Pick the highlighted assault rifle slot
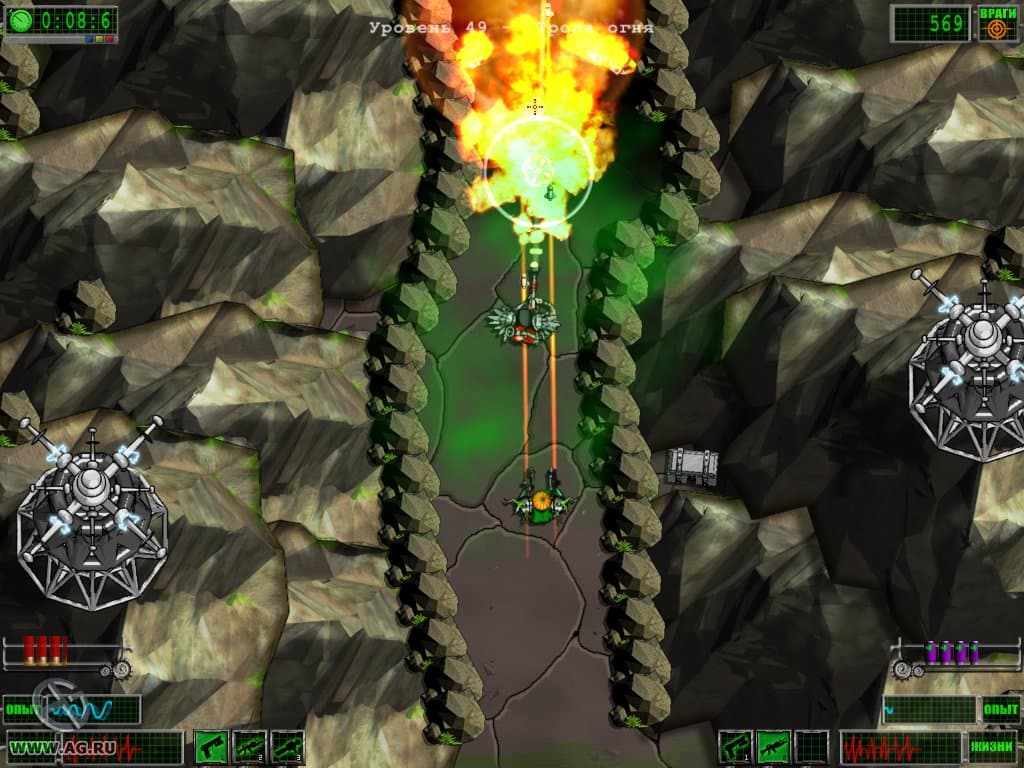Viewport: 1024px width, 768px height. [773, 746]
